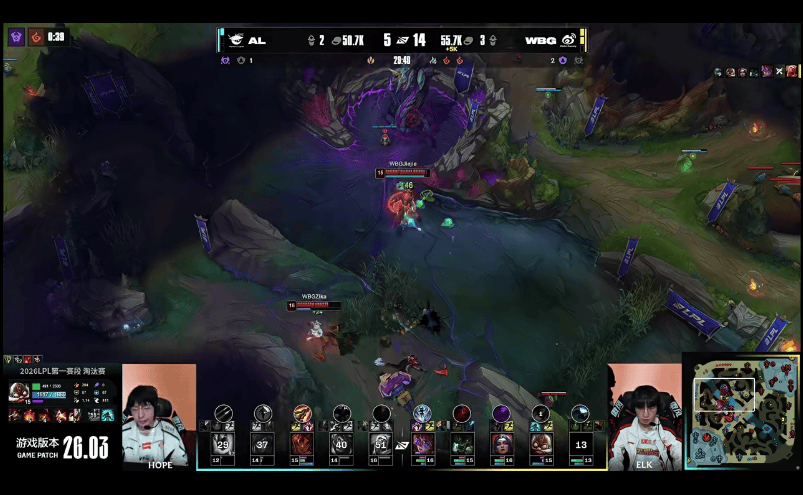Screen dimensions: 803x495
Task: Select the champion portrait in the stats panel
Action: (x=20, y=392)
